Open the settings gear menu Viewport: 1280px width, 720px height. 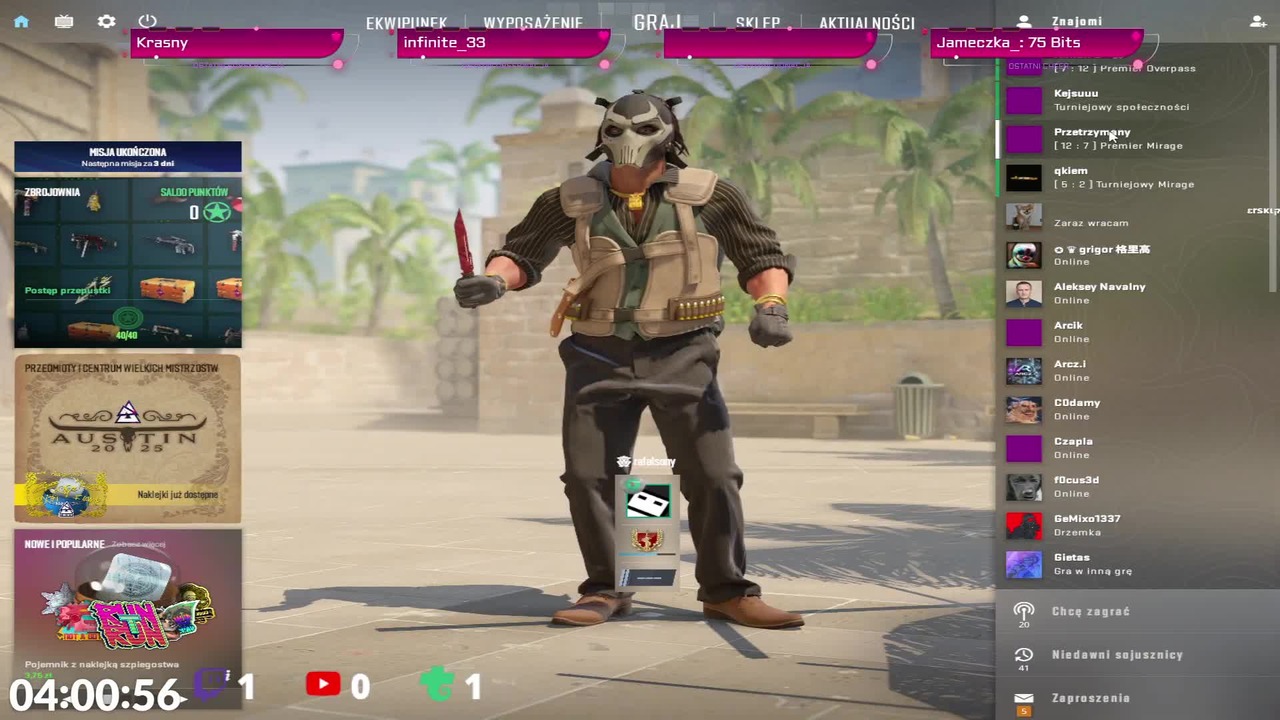pyautogui.click(x=106, y=21)
